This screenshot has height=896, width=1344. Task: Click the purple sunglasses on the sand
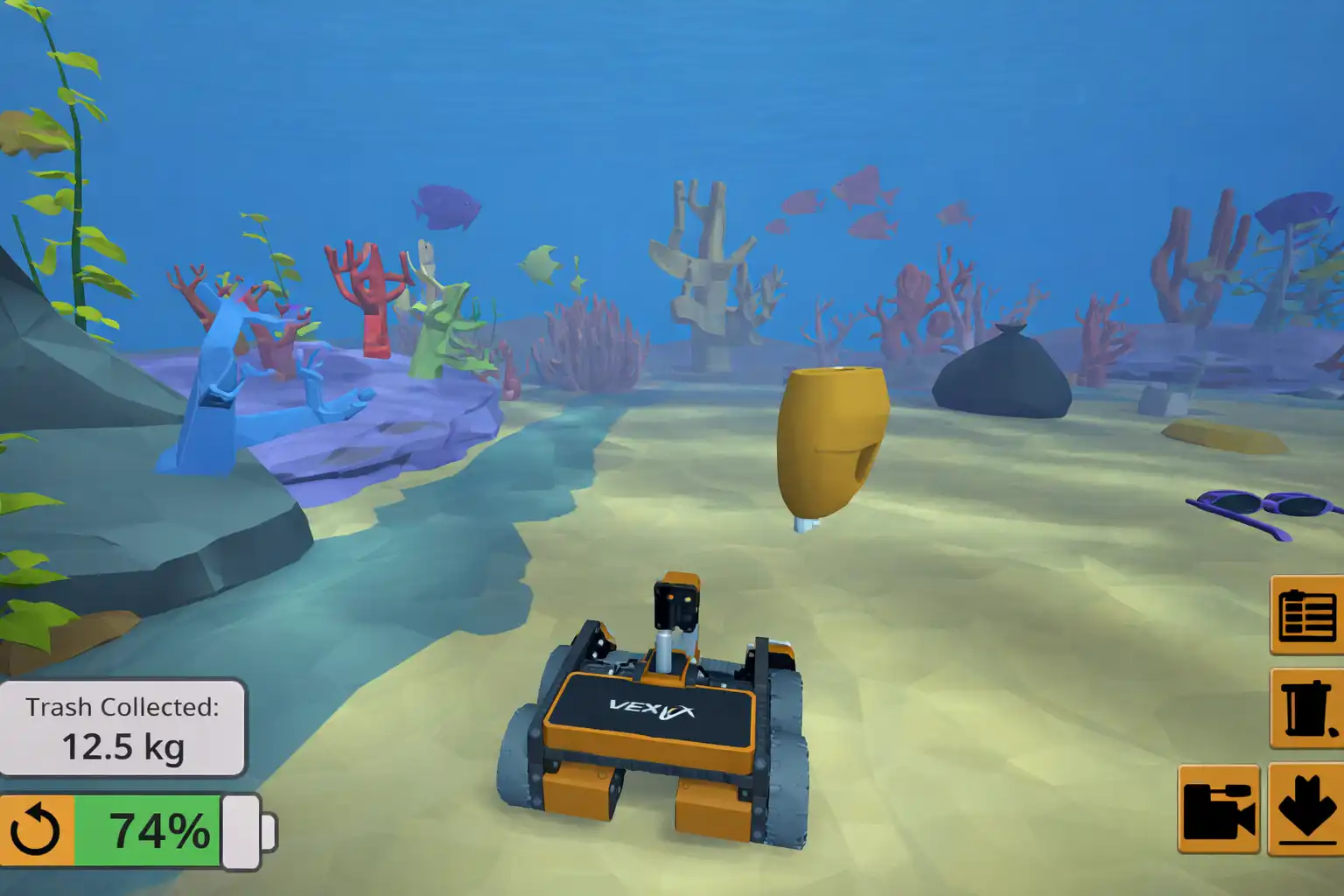(1256, 507)
